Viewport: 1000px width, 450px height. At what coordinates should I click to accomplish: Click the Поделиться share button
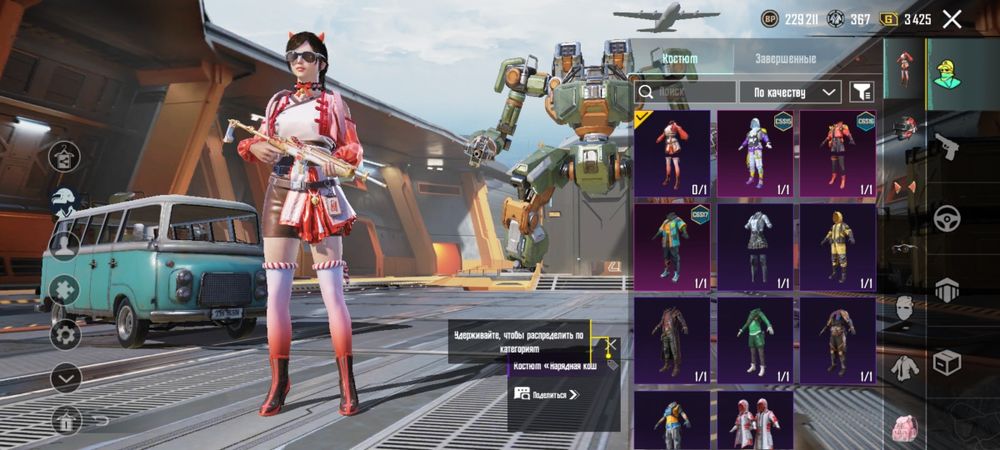click(x=547, y=394)
